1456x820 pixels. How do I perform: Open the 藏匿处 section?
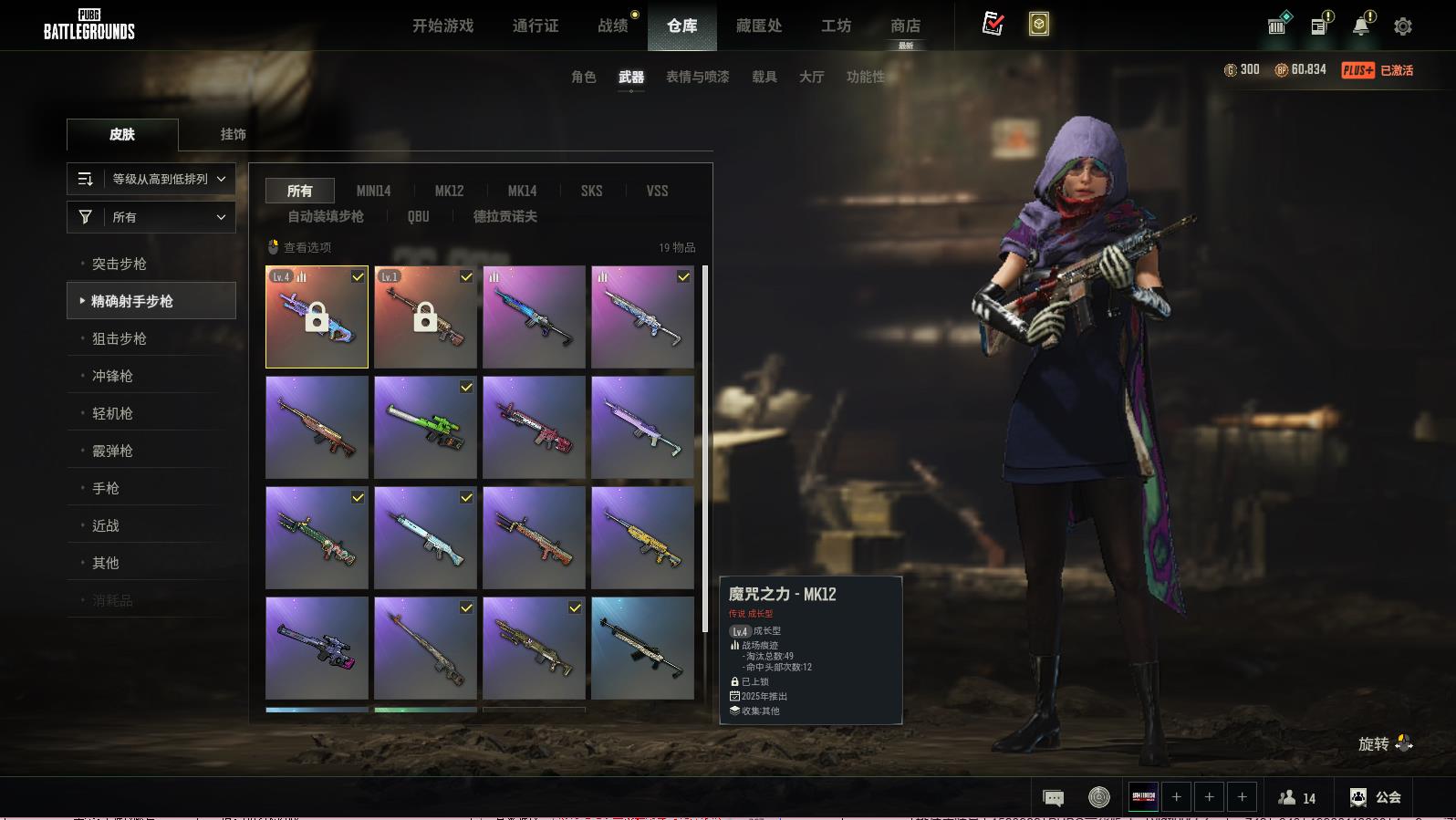point(759,26)
